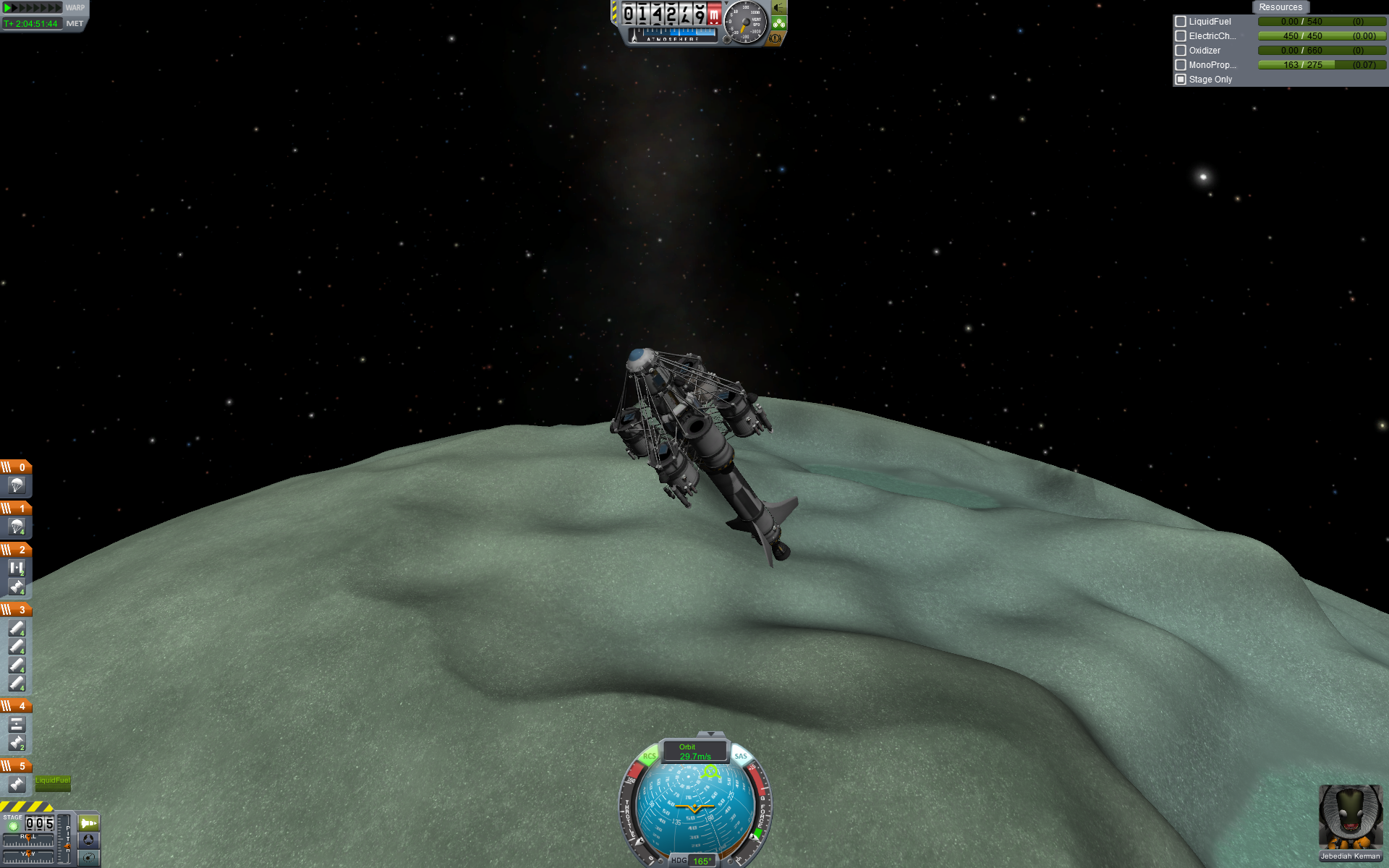Uncheck the Stage Only checkbox
This screenshot has height=868, width=1389.
coord(1181,80)
